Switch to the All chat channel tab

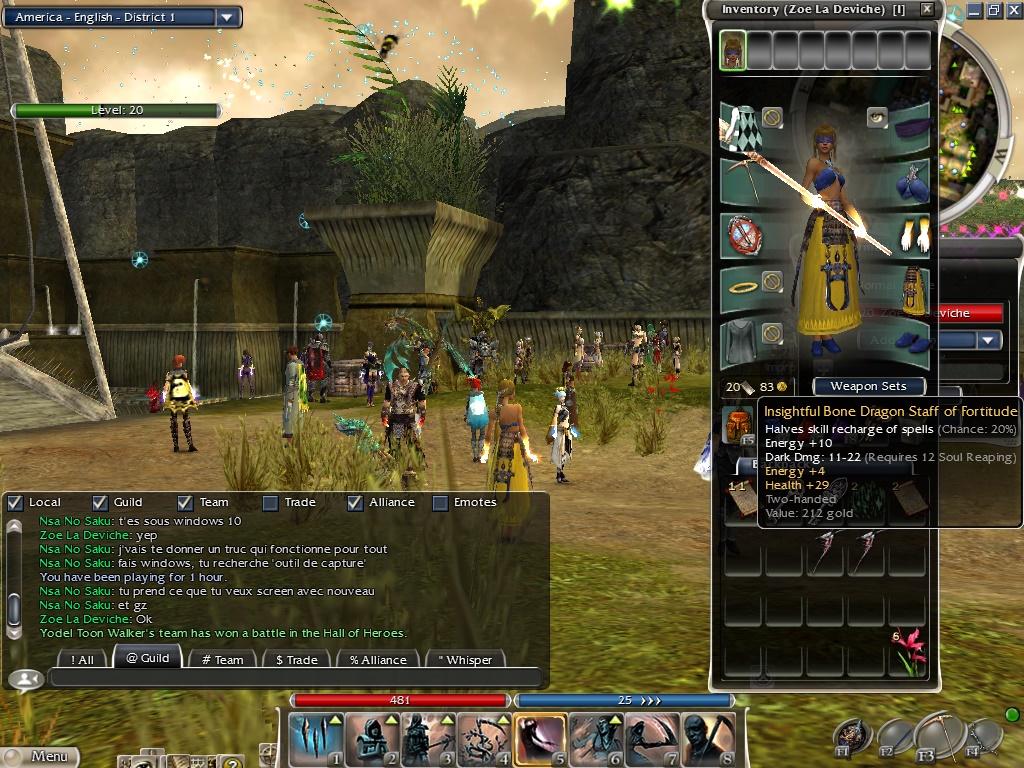tap(83, 659)
